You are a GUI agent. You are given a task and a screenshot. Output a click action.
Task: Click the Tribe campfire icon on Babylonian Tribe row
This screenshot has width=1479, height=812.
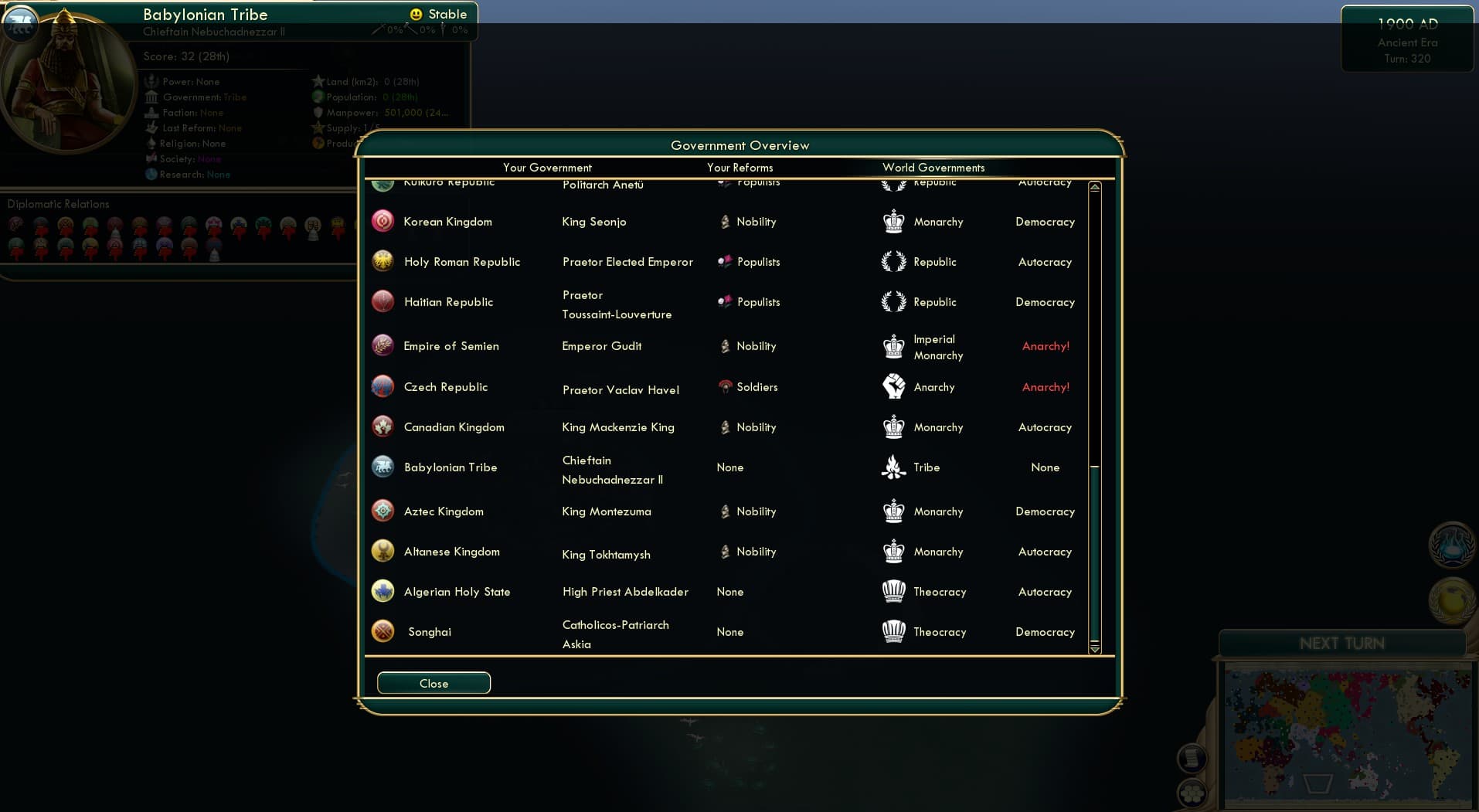[894, 467]
